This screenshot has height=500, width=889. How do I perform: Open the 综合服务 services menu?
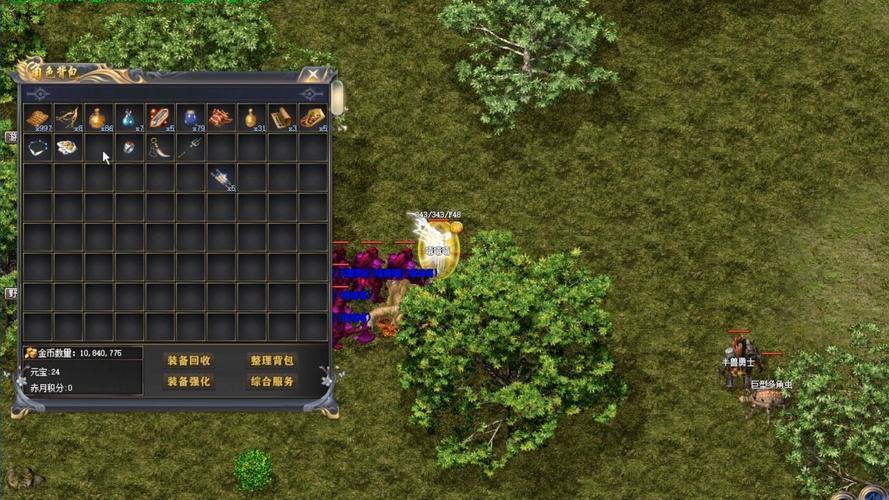tap(271, 382)
